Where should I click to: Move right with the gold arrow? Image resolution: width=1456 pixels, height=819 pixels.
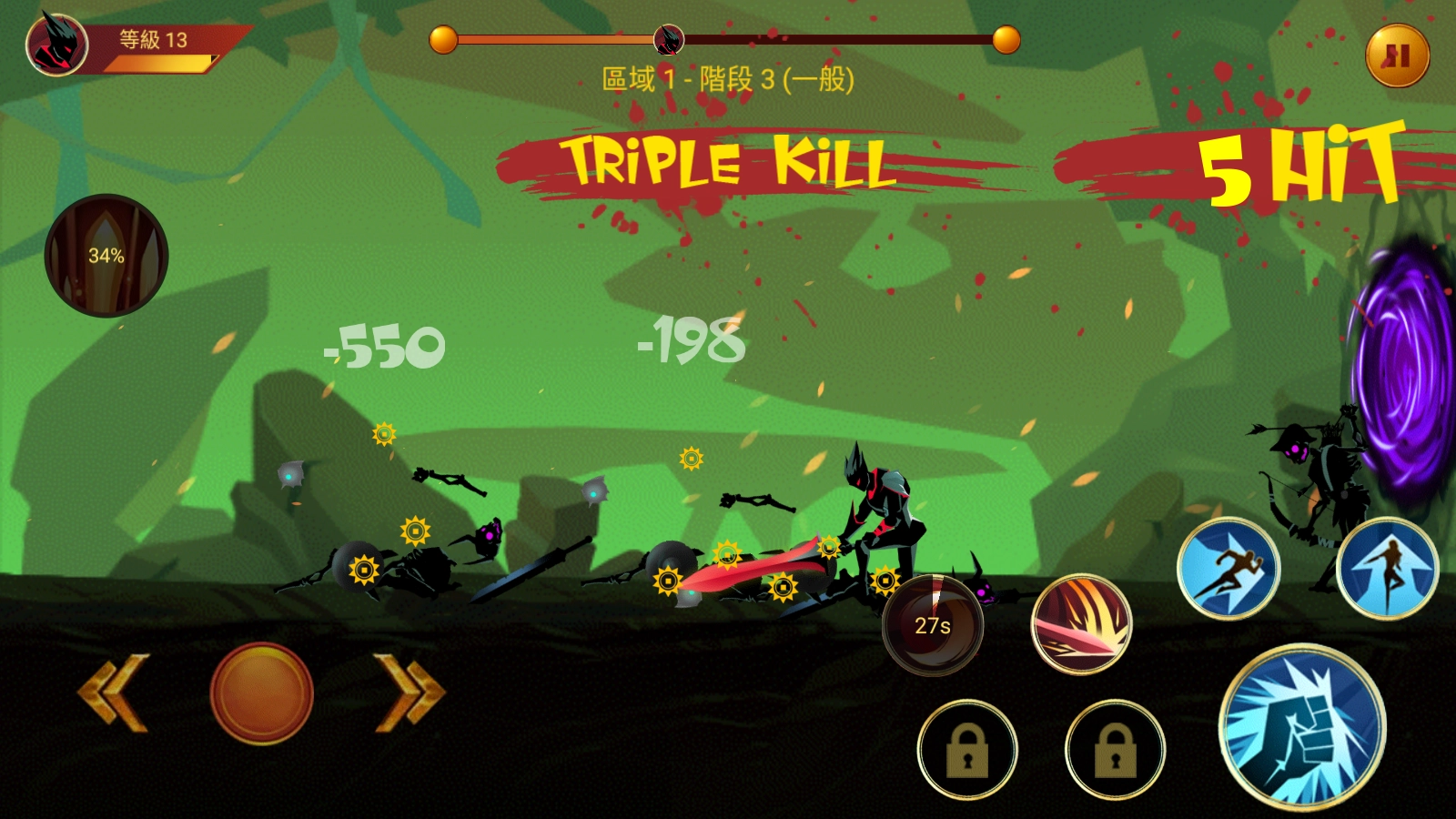[x=409, y=693]
